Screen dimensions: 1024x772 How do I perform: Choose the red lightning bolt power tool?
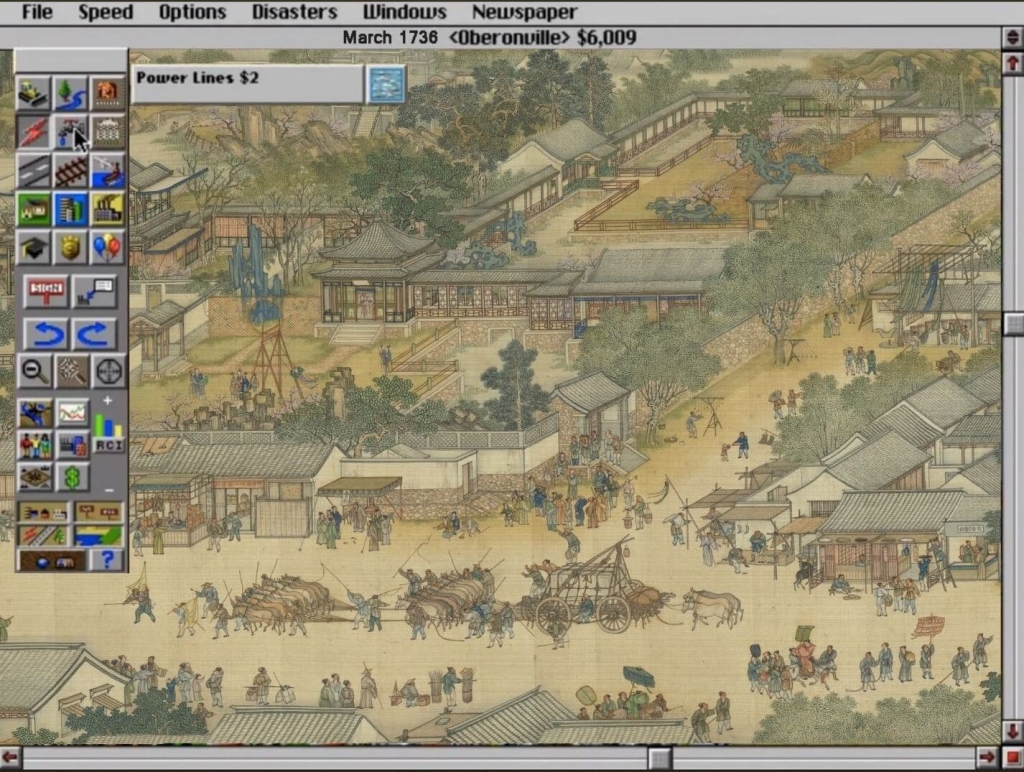click(33, 131)
